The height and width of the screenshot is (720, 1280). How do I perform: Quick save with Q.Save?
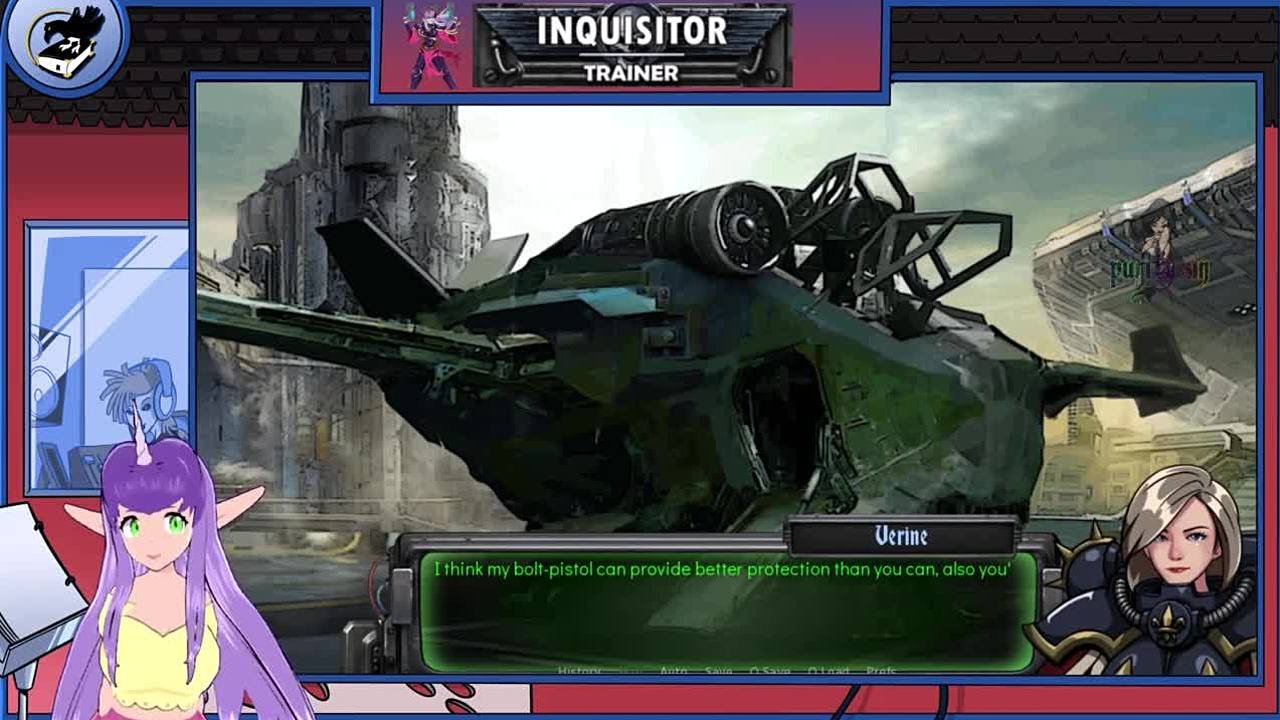(x=770, y=670)
